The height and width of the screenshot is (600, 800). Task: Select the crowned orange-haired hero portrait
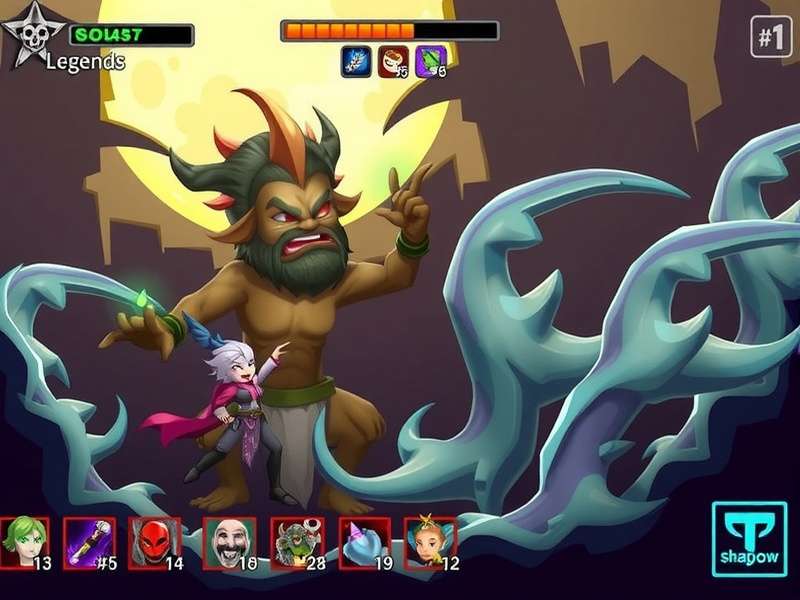429,543
